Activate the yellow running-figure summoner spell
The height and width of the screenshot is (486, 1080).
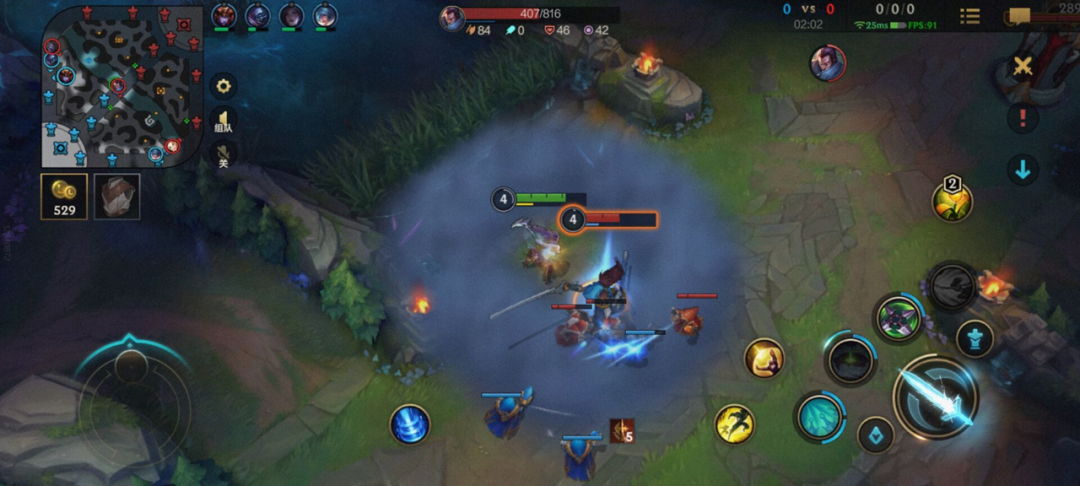735,423
